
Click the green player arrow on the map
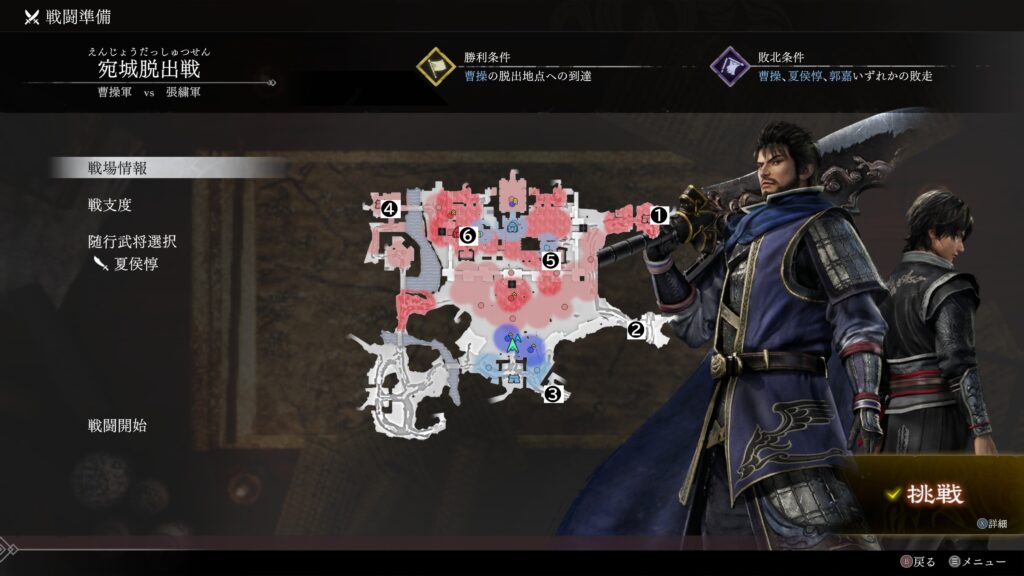(513, 343)
